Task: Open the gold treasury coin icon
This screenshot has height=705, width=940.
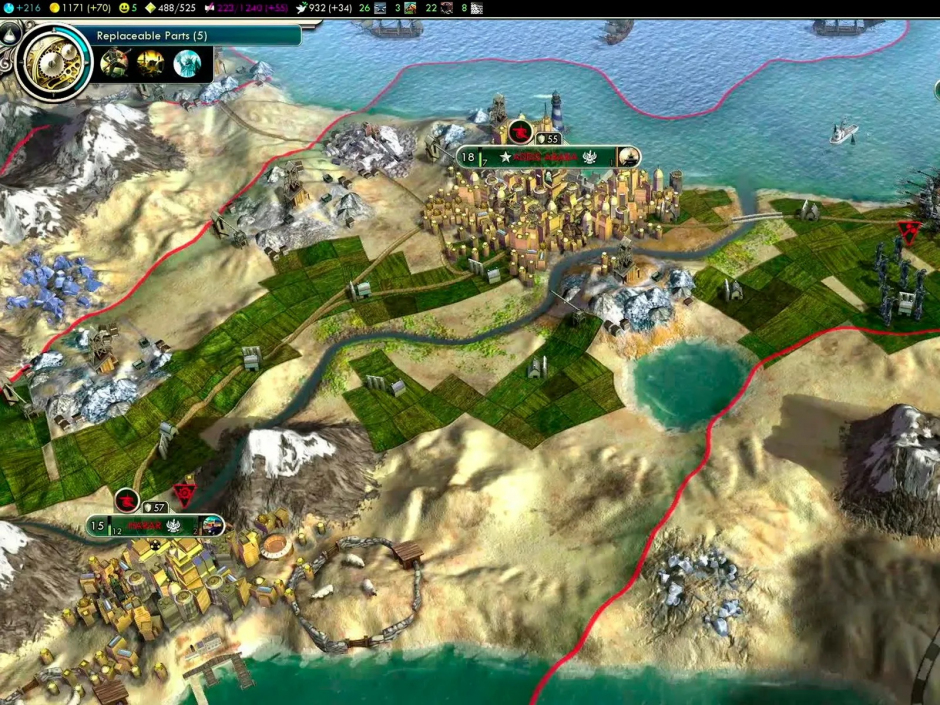Action: click(x=53, y=8)
